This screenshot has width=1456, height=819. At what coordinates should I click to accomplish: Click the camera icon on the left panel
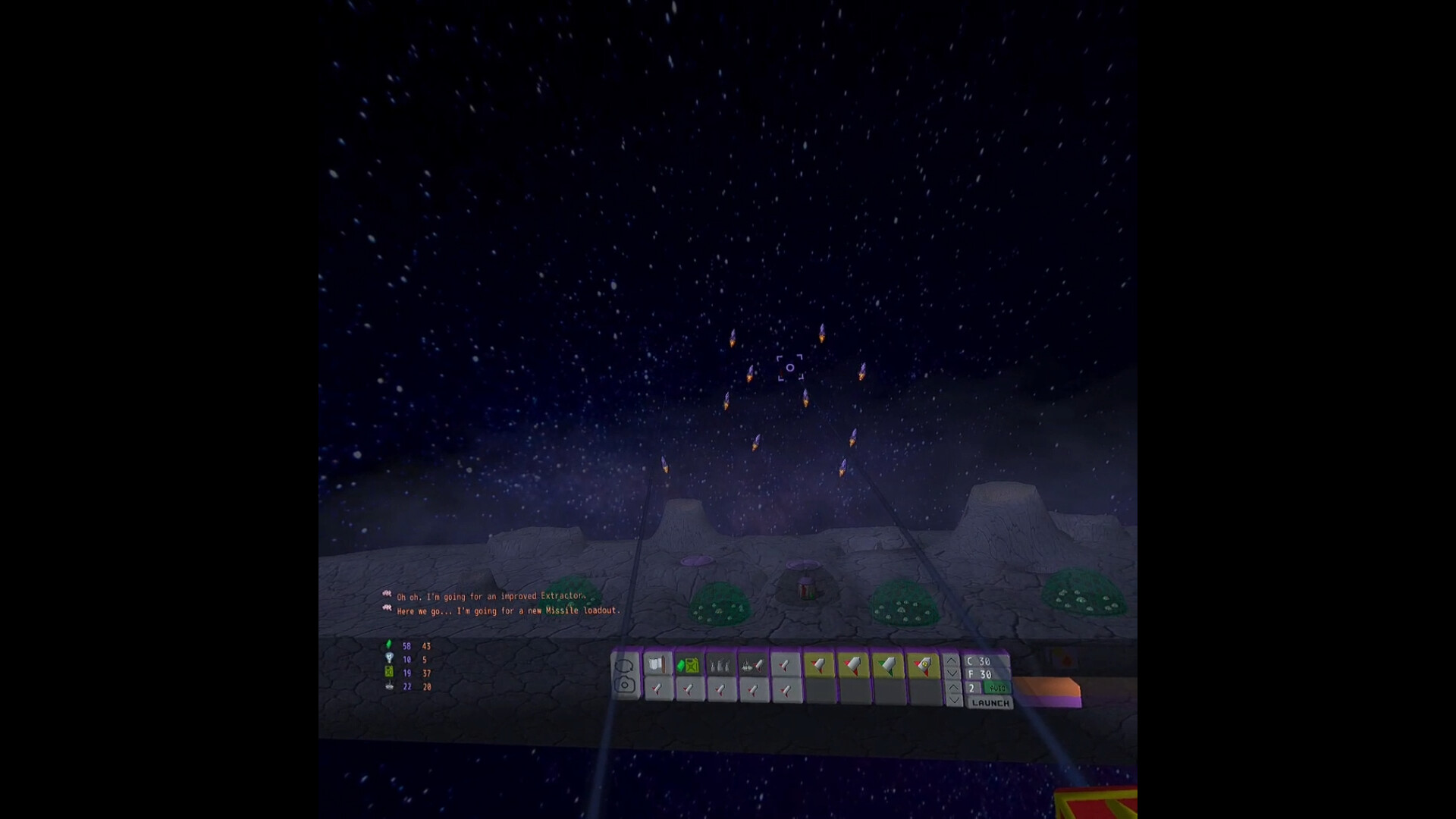[x=624, y=685]
